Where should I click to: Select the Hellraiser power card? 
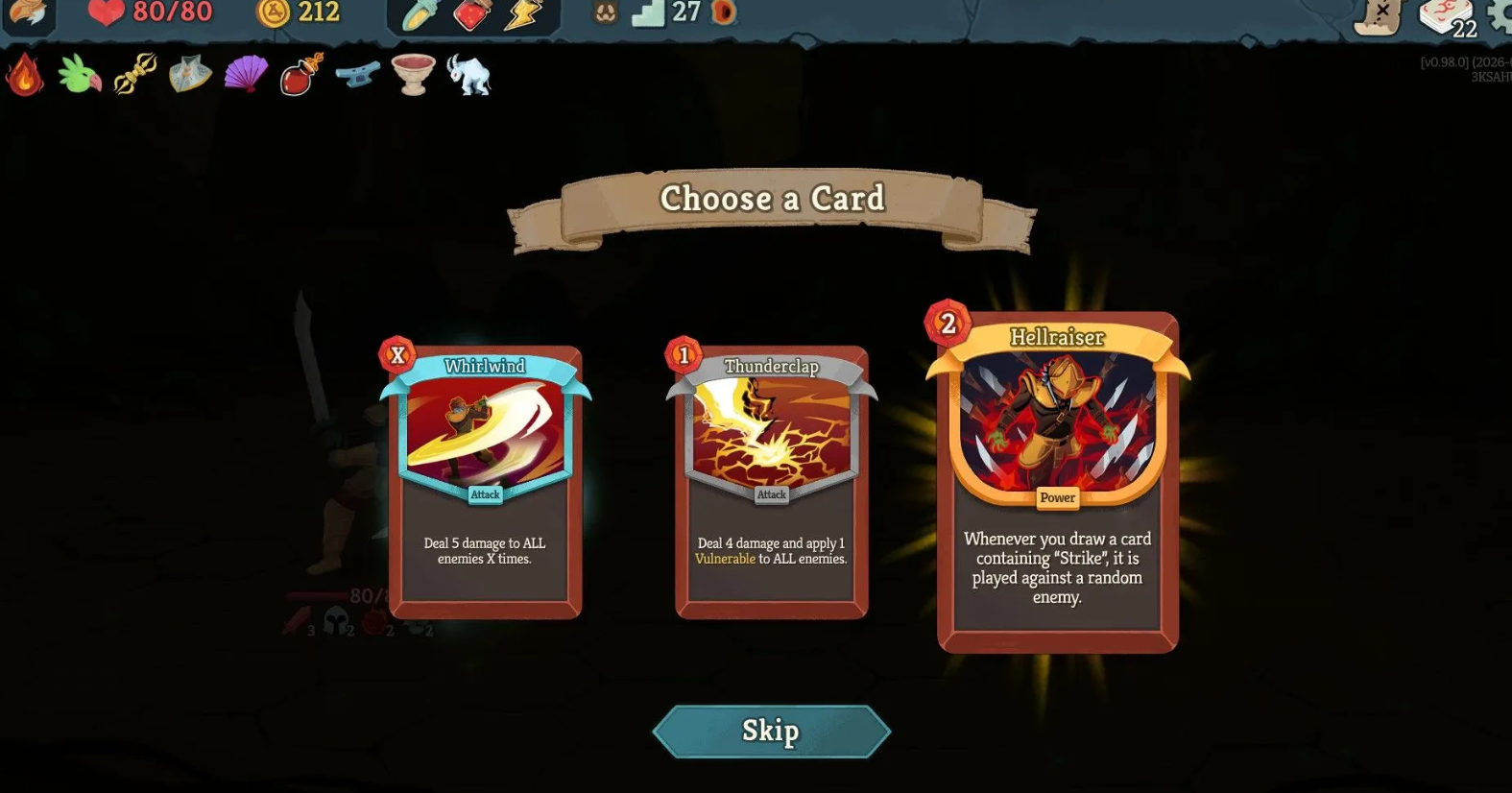(x=1057, y=482)
